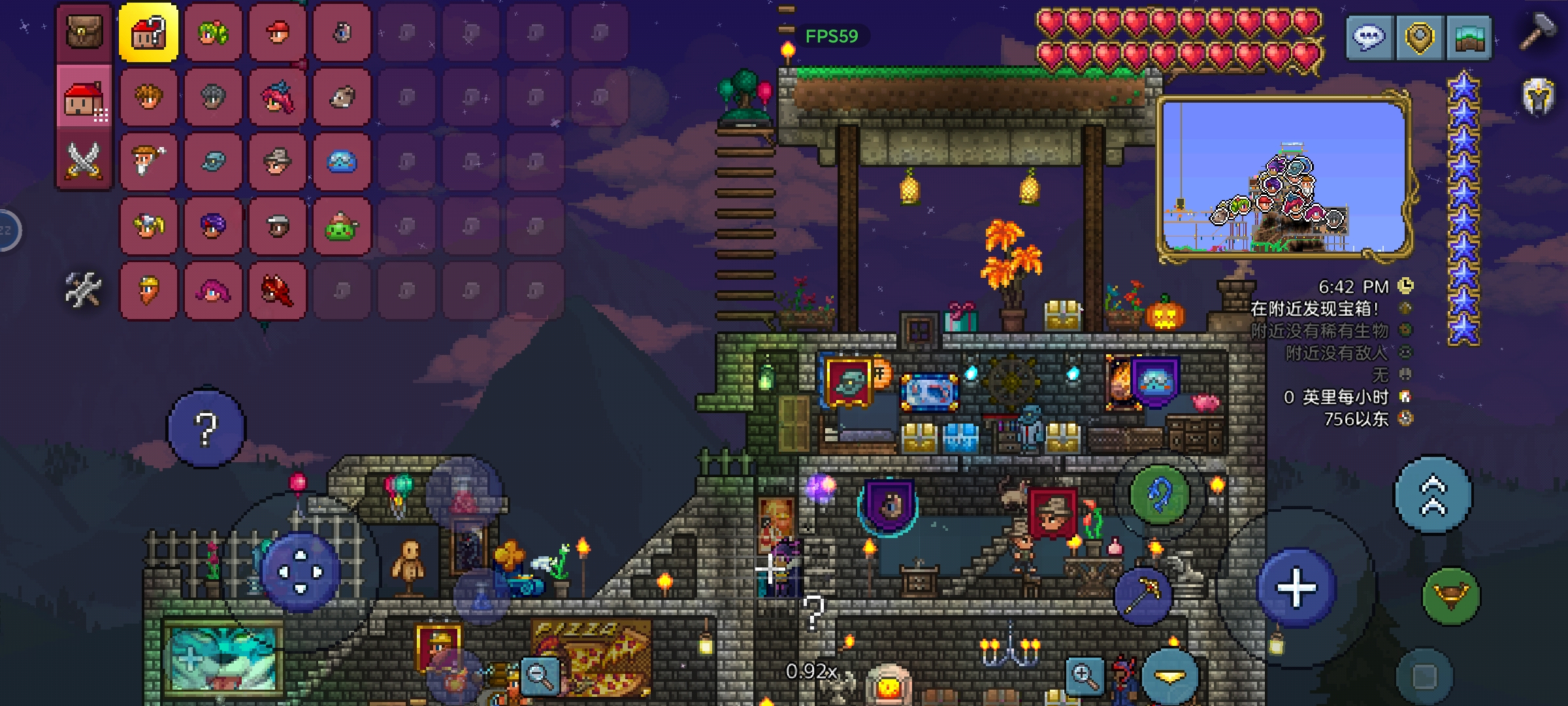This screenshot has height=706, width=1568.
Task: Choose the Dryad NPC housing banner
Action: click(213, 32)
